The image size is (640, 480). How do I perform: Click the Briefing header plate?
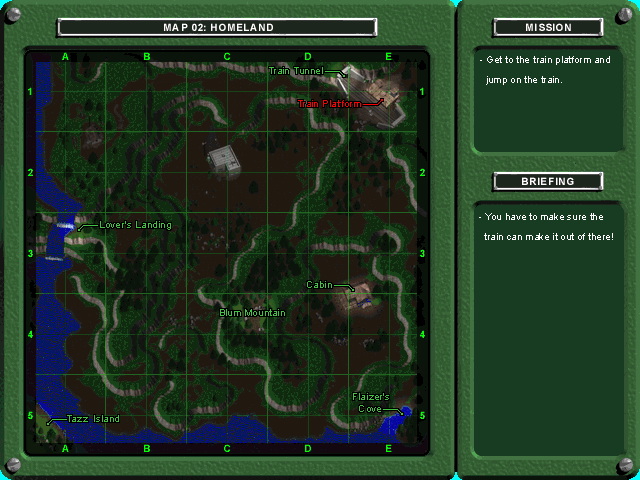pyautogui.click(x=548, y=182)
